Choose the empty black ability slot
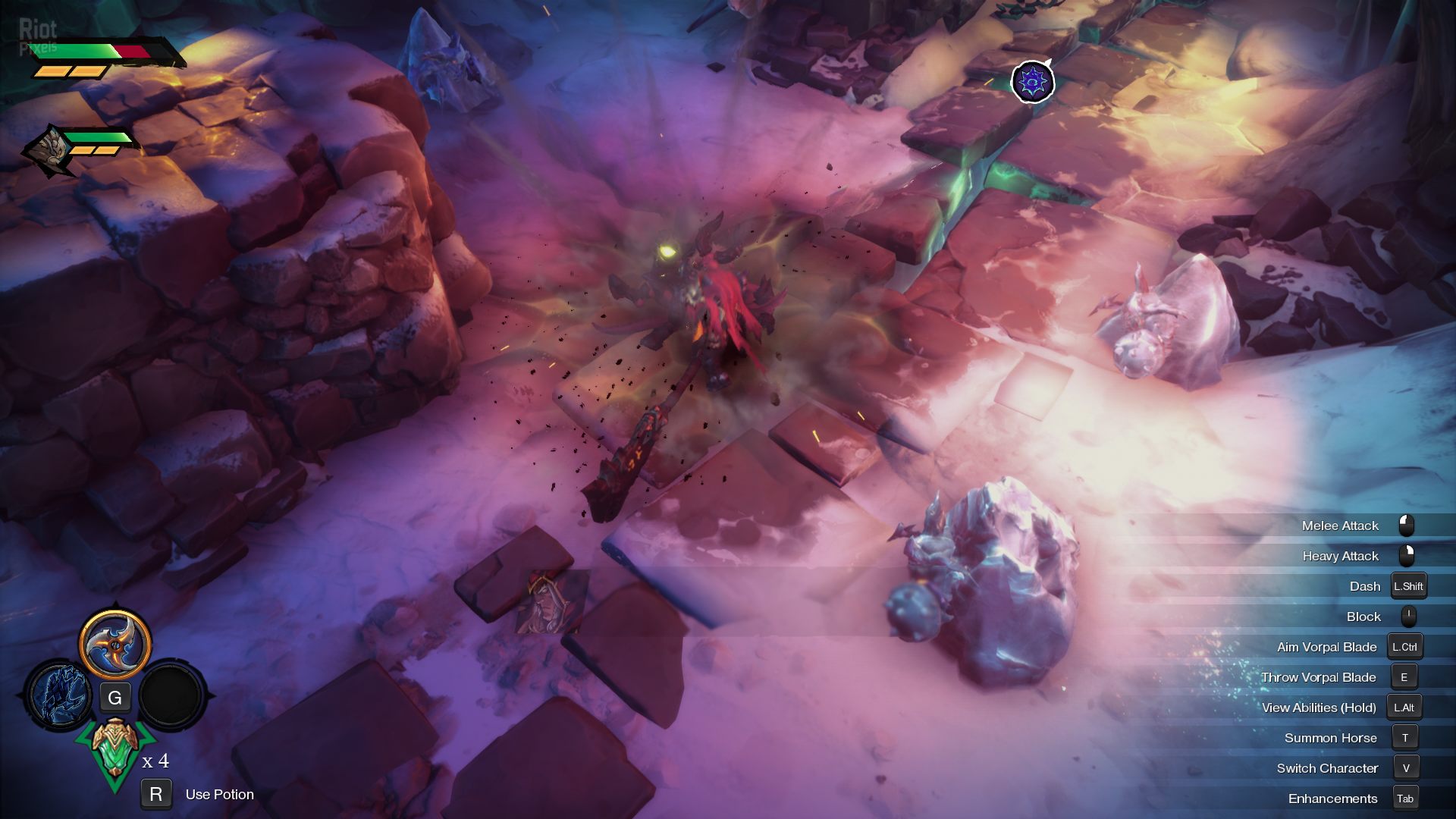This screenshot has width=1456, height=819. 171,695
